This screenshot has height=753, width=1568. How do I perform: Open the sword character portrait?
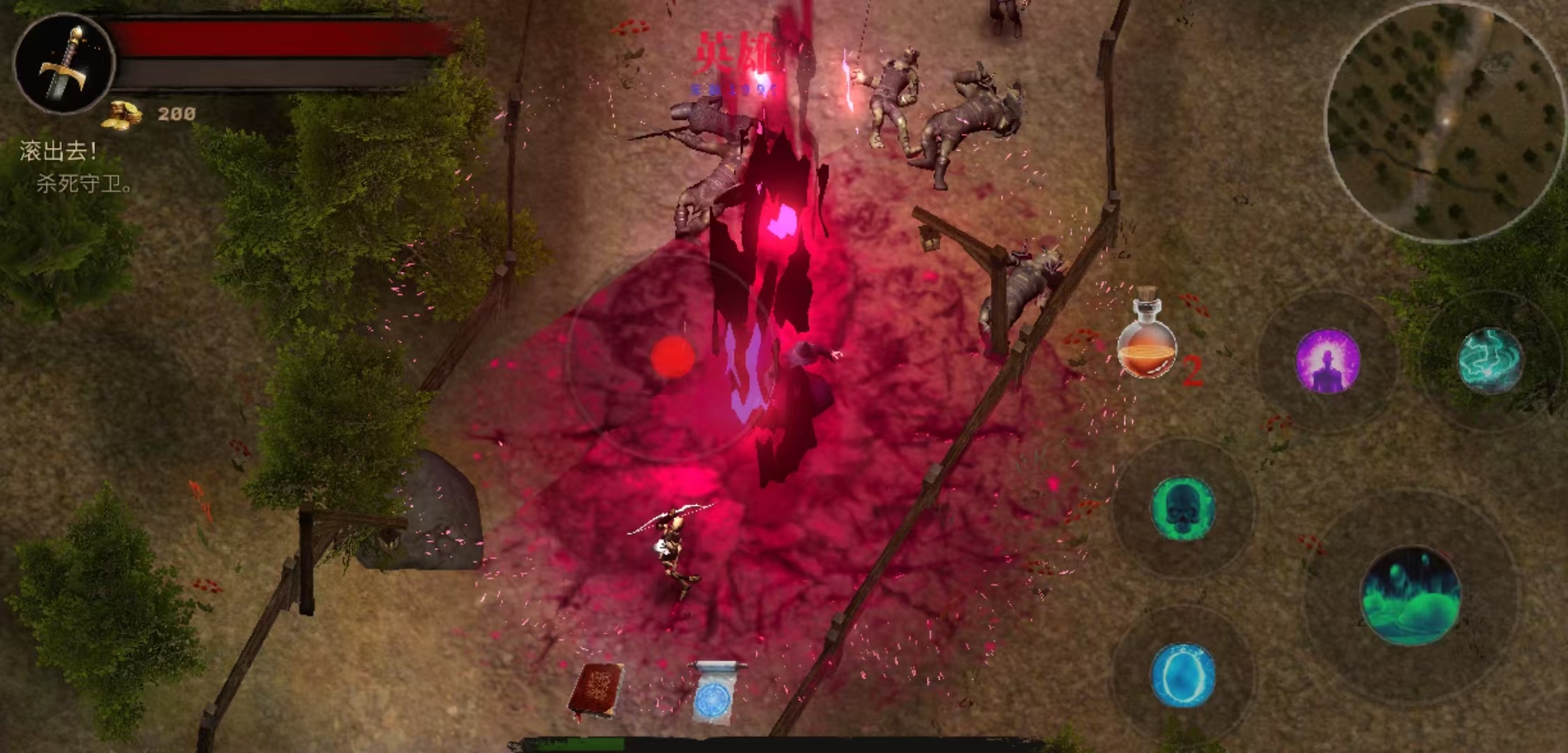click(64, 63)
